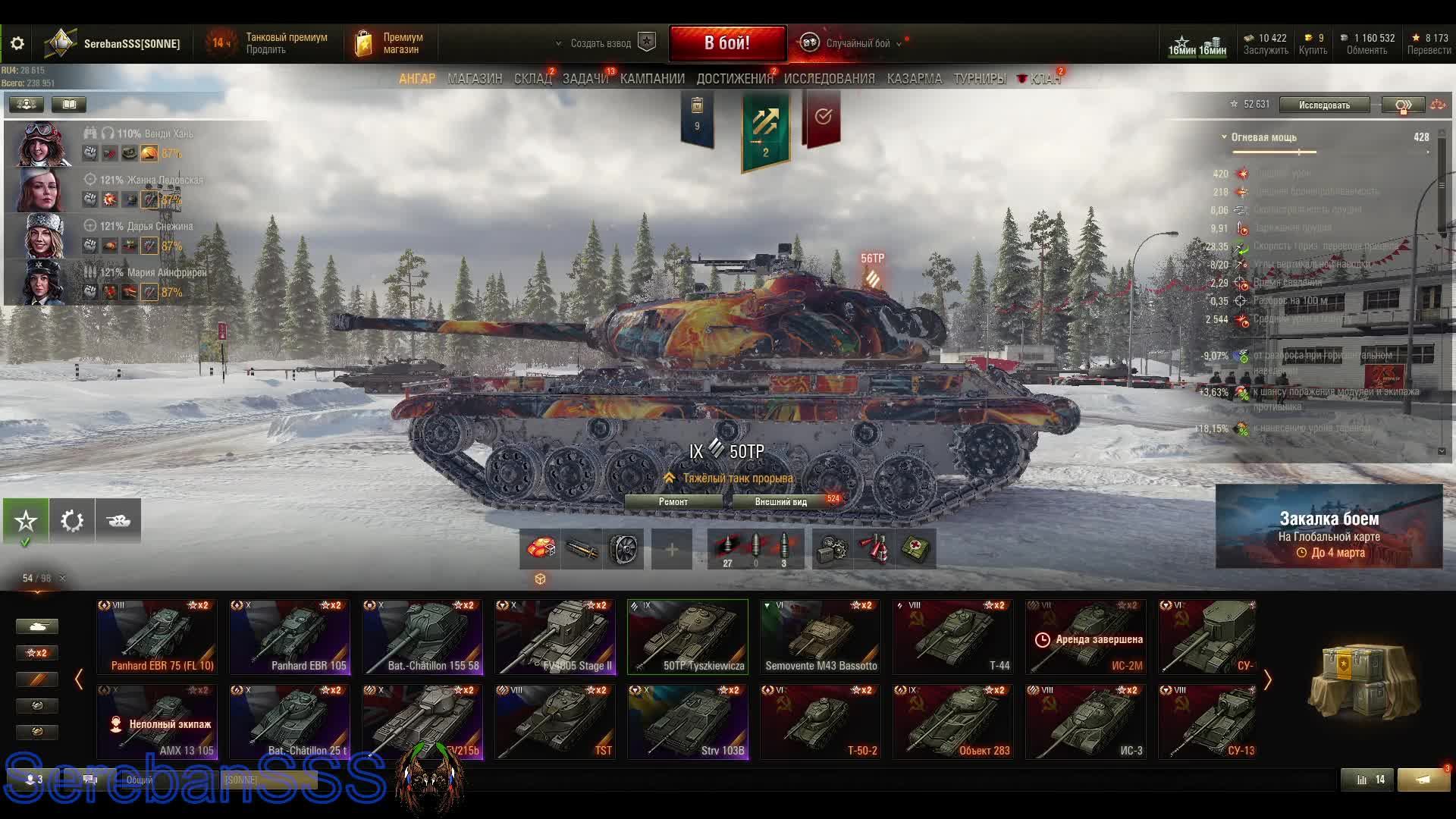Open the settings gear menu
Viewport: 1456px width, 819px height.
tap(17, 43)
